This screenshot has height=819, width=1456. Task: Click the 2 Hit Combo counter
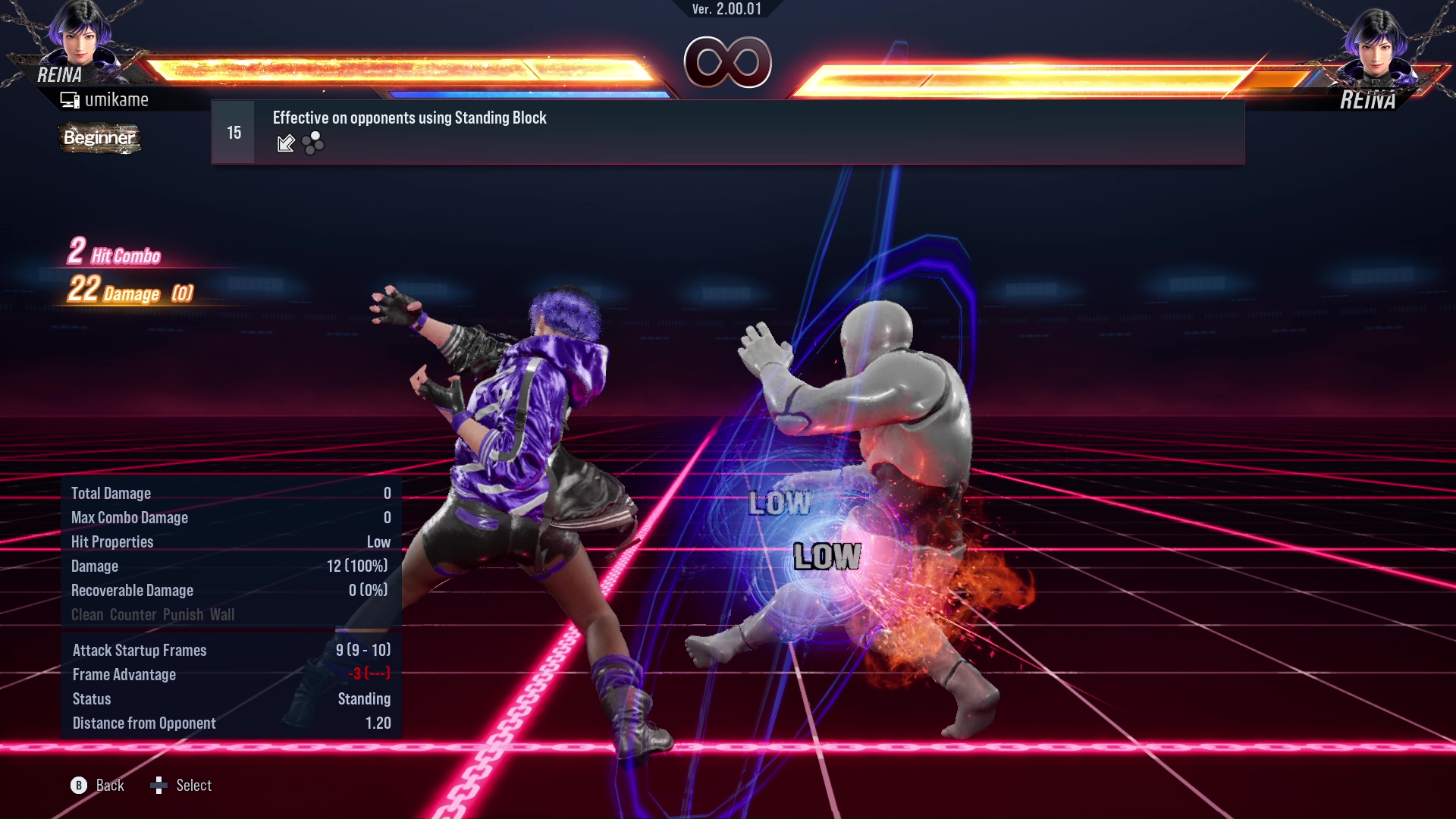pos(114,255)
